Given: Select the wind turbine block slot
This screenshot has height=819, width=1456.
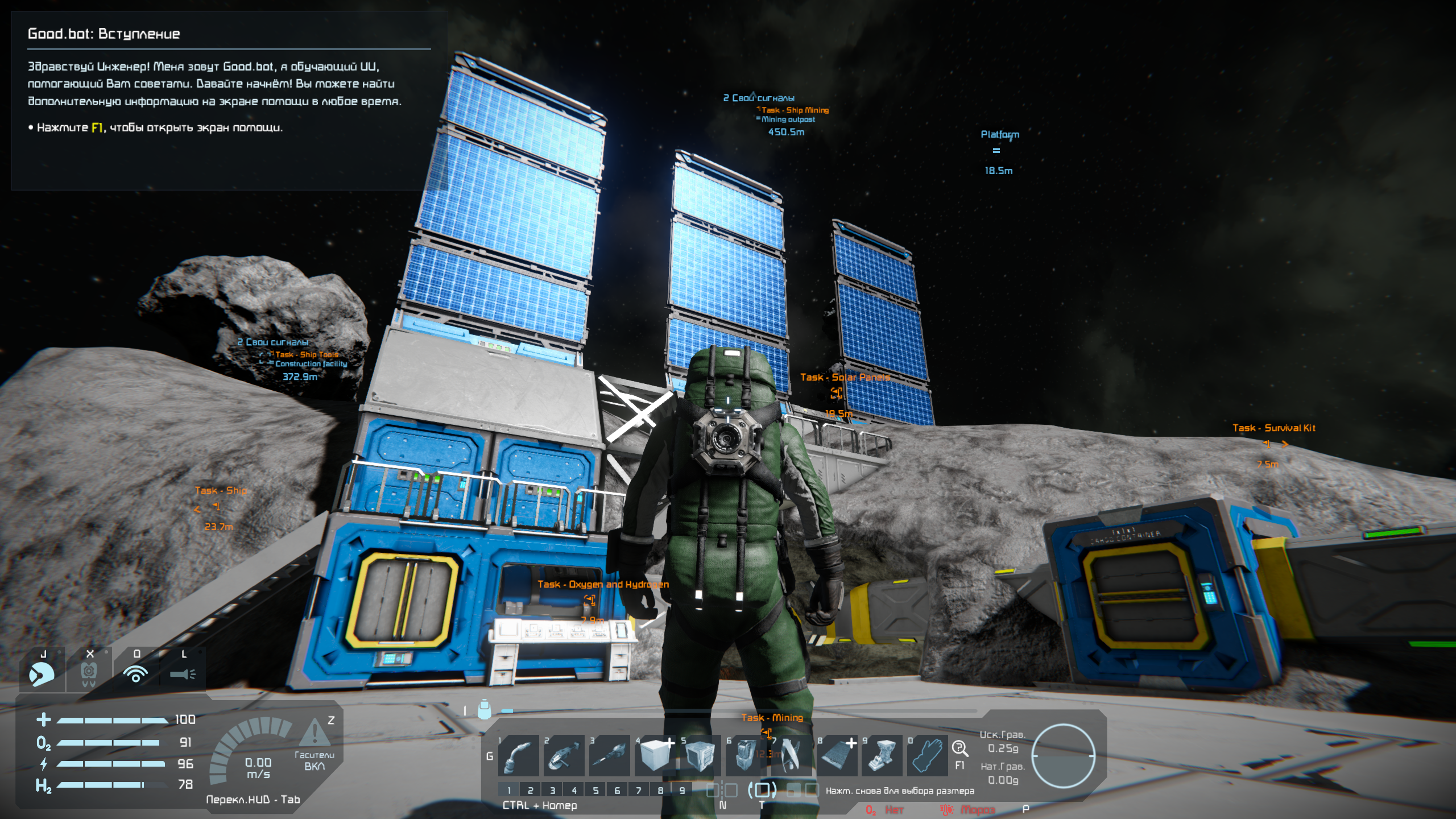Looking at the screenshot, I should tap(791, 755).
